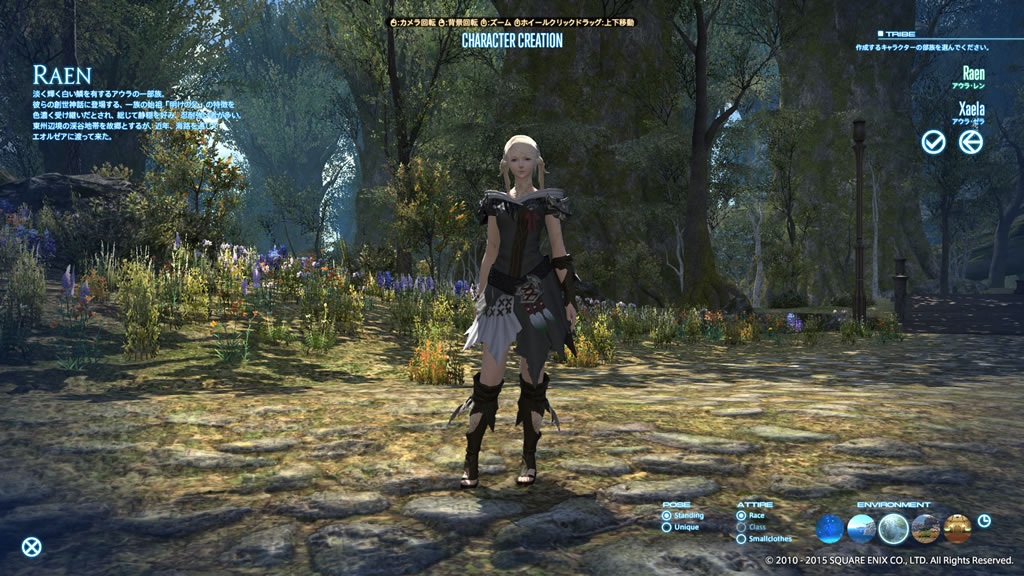Select the Raen tribe option
Screen dimensions: 1024x576
pos(972,74)
